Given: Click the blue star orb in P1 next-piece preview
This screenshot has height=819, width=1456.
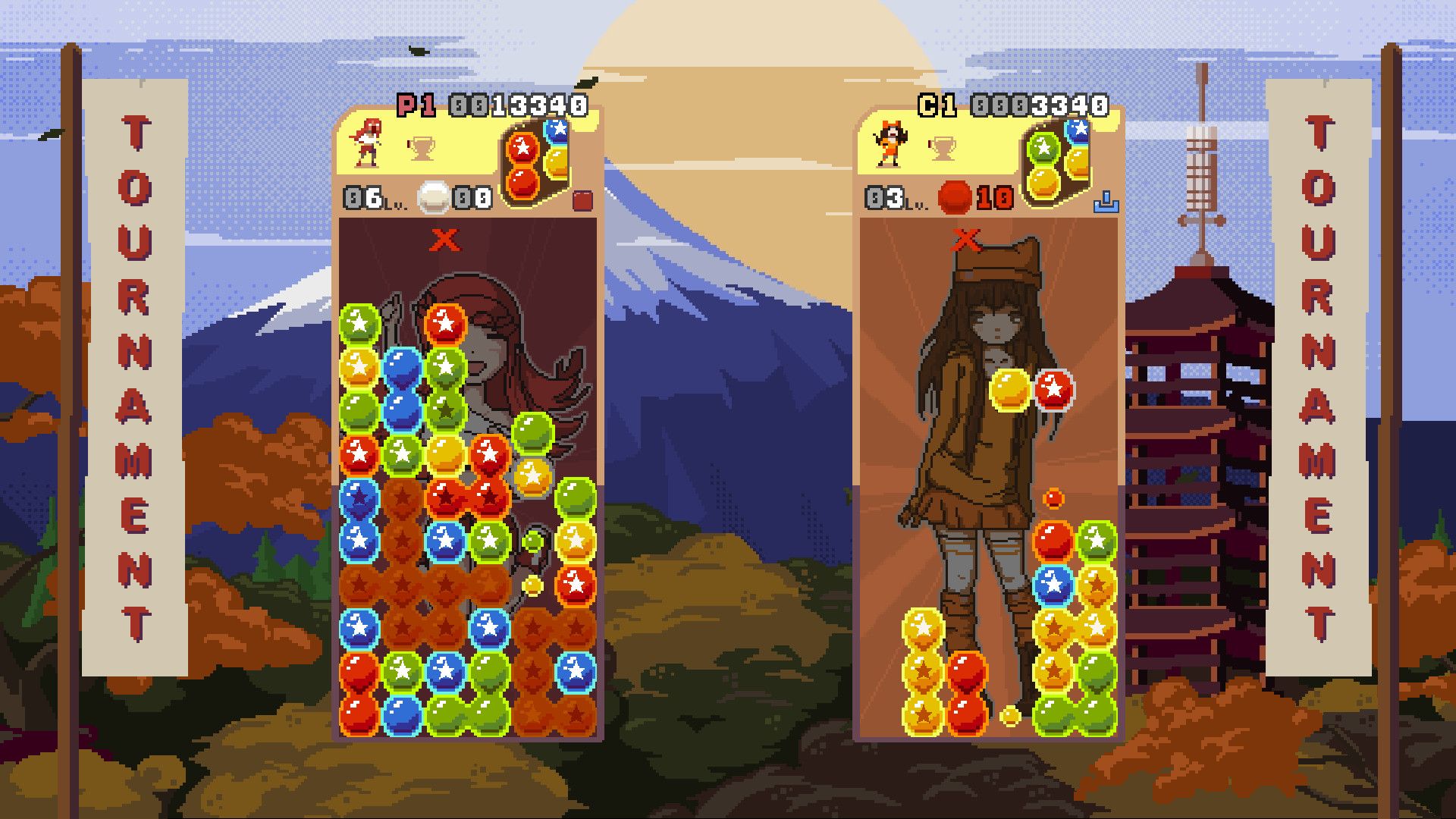Looking at the screenshot, I should coord(557,130).
